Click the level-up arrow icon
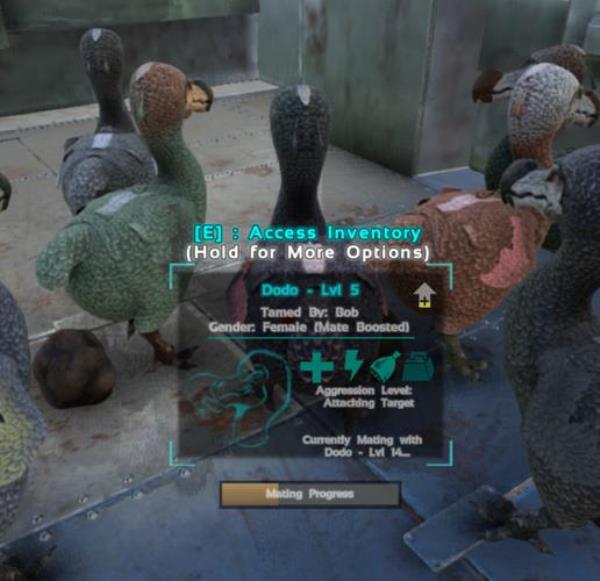This screenshot has height=581, width=600. (x=425, y=295)
